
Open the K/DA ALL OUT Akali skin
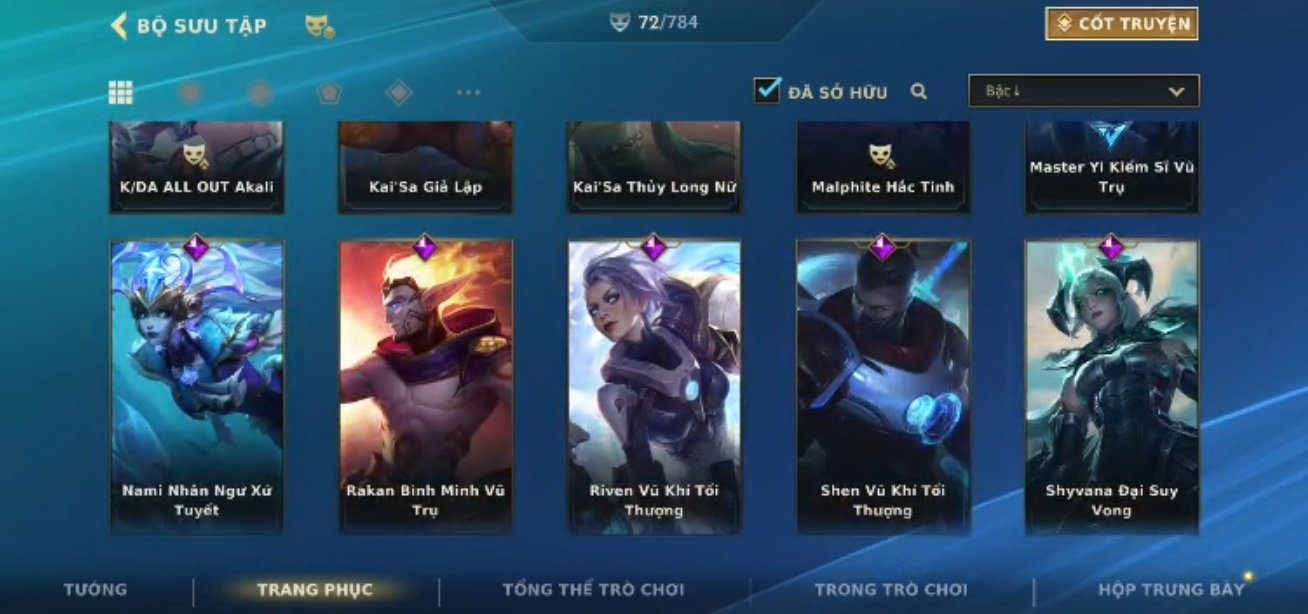(x=197, y=168)
